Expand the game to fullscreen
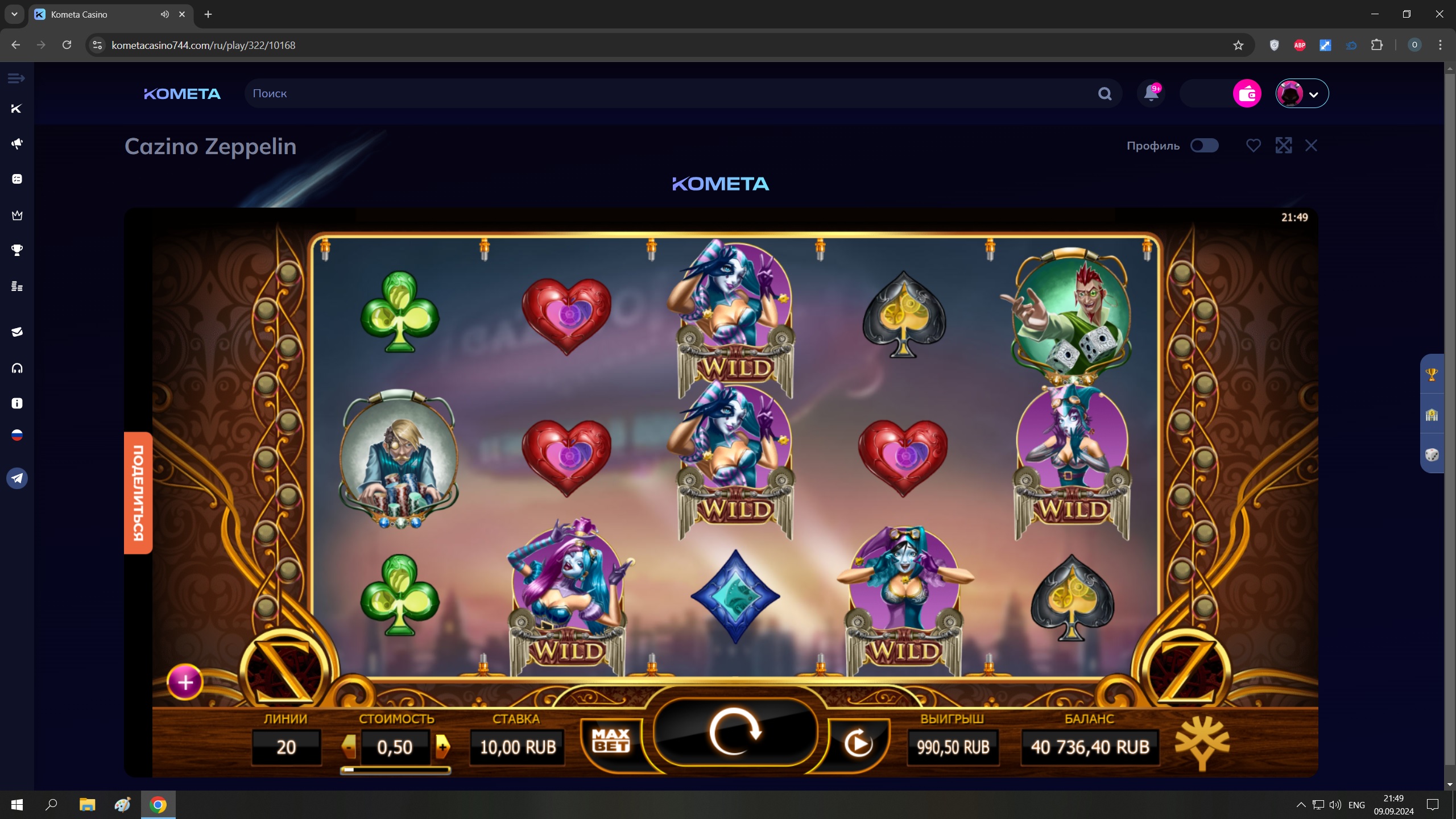Viewport: 1456px width, 819px height. 1283,146
